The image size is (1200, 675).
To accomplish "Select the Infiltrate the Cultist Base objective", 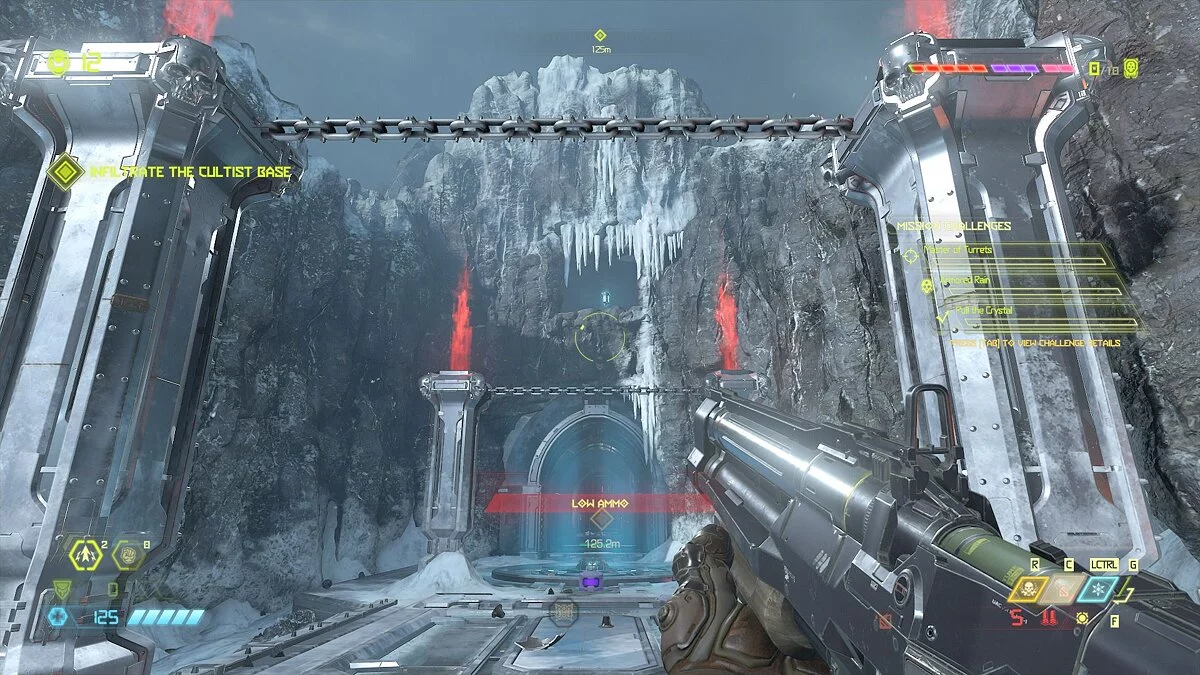I will pos(190,172).
